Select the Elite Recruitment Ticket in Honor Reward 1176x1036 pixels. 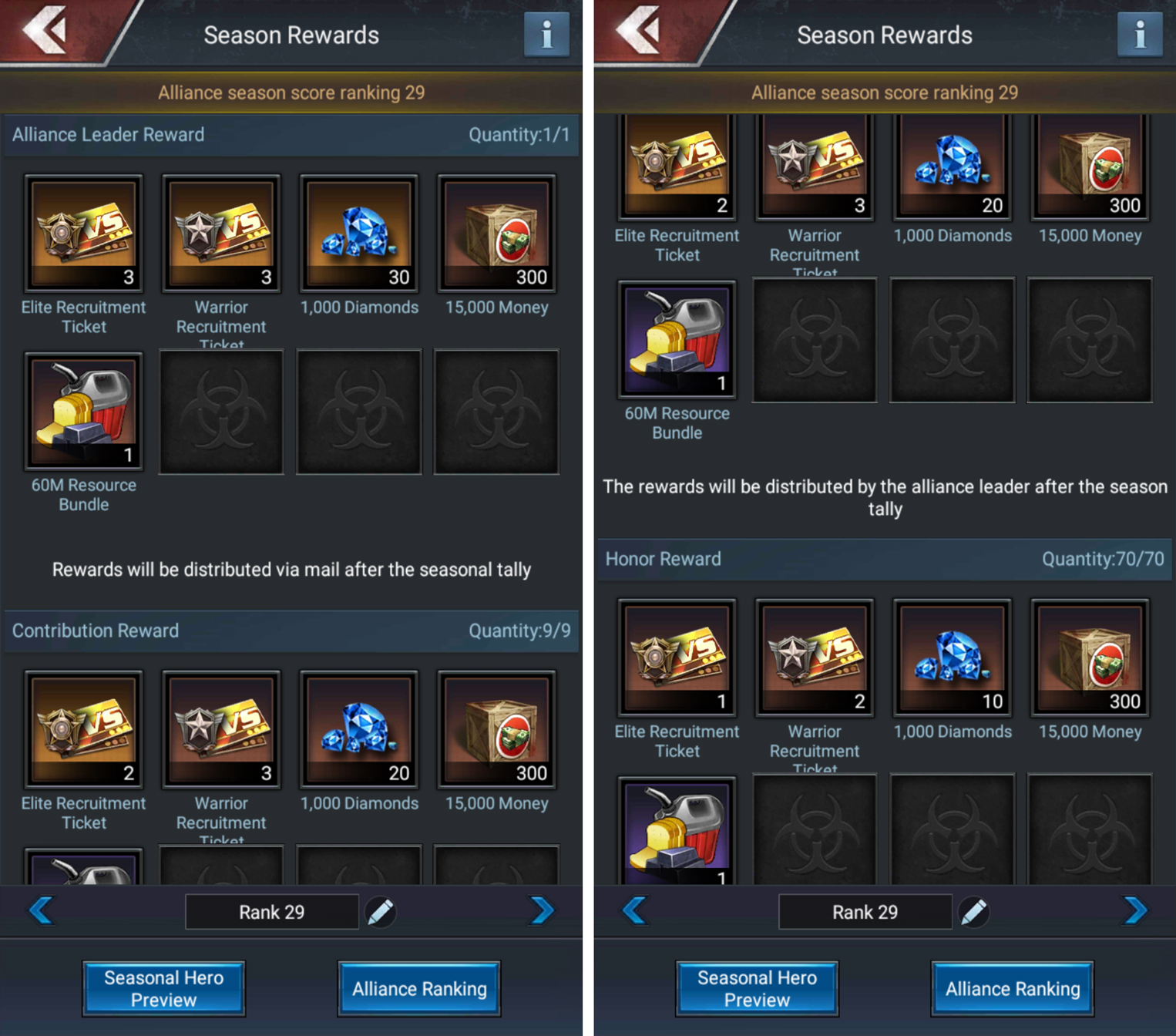coord(676,658)
